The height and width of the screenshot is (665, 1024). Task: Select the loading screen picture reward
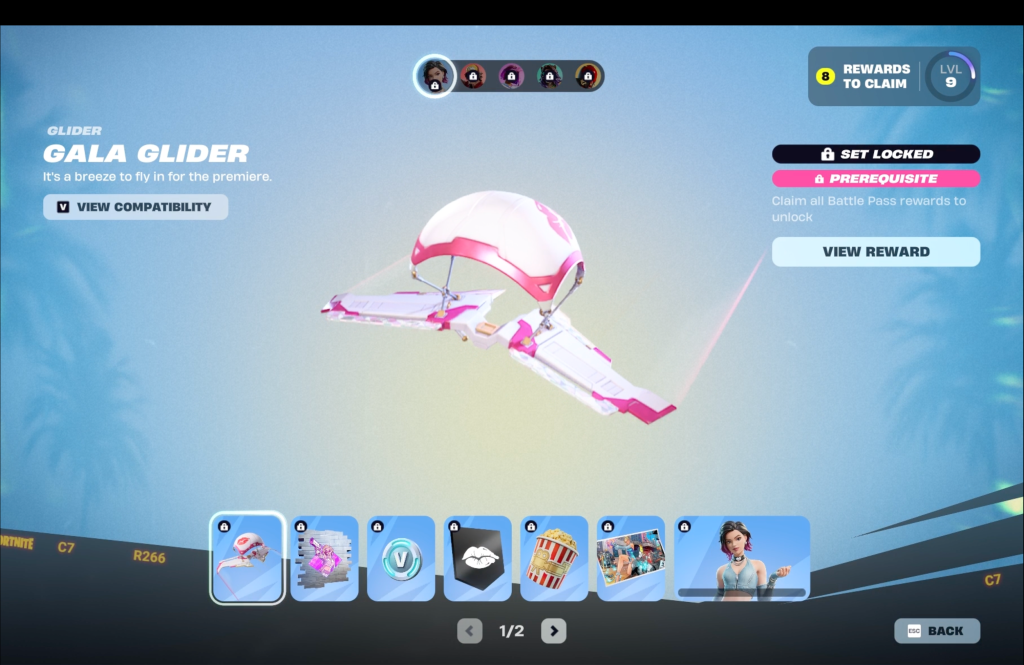(631, 558)
